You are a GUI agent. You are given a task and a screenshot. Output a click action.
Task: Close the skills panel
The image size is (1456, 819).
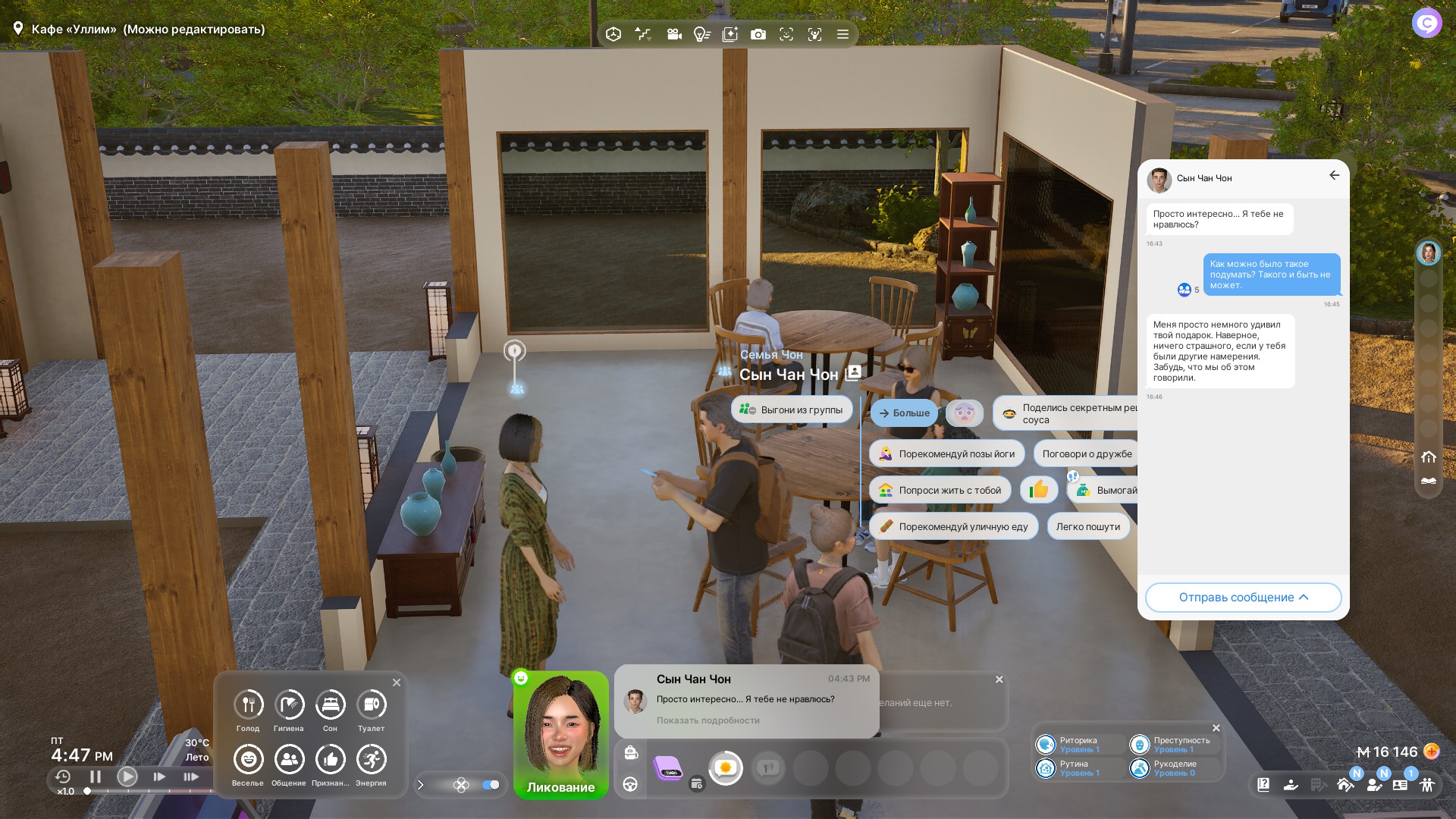coord(1216,728)
